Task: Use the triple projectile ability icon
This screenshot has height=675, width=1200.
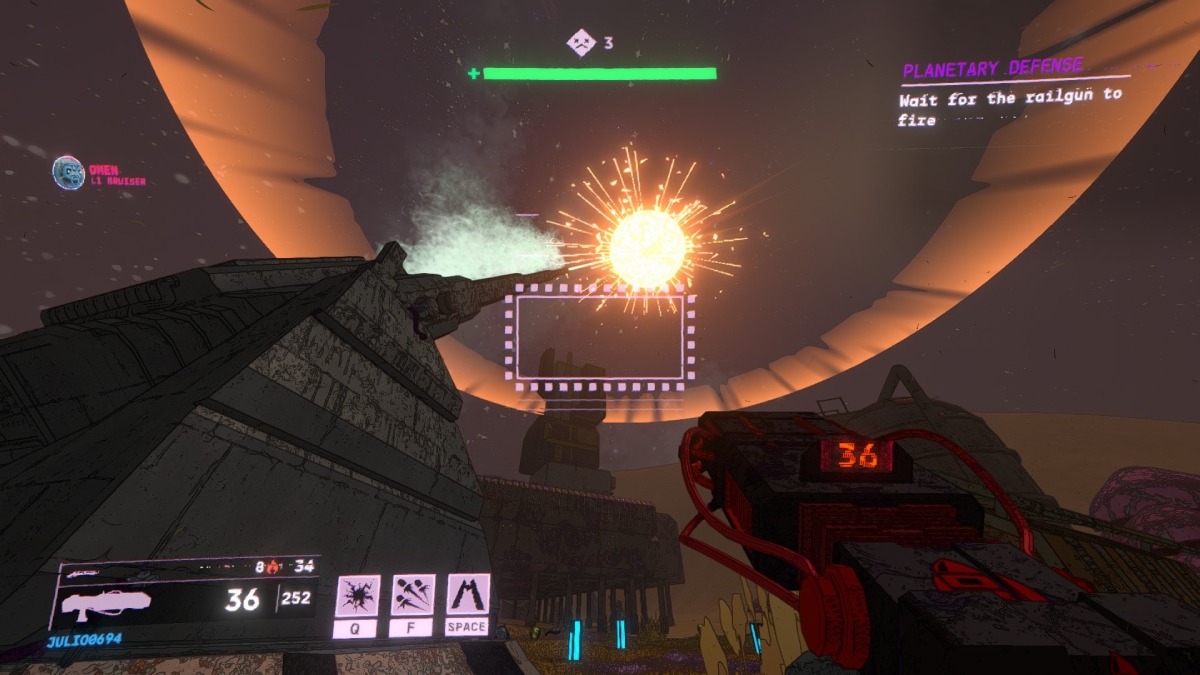Action: pyautogui.click(x=412, y=596)
